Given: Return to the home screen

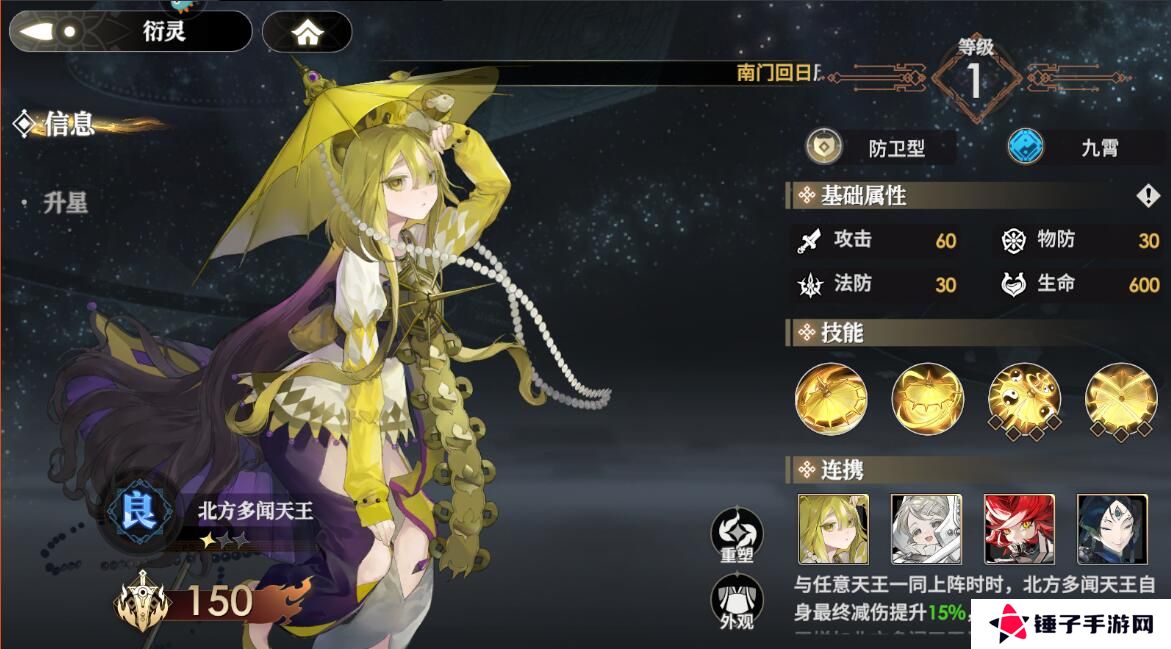Looking at the screenshot, I should [307, 32].
